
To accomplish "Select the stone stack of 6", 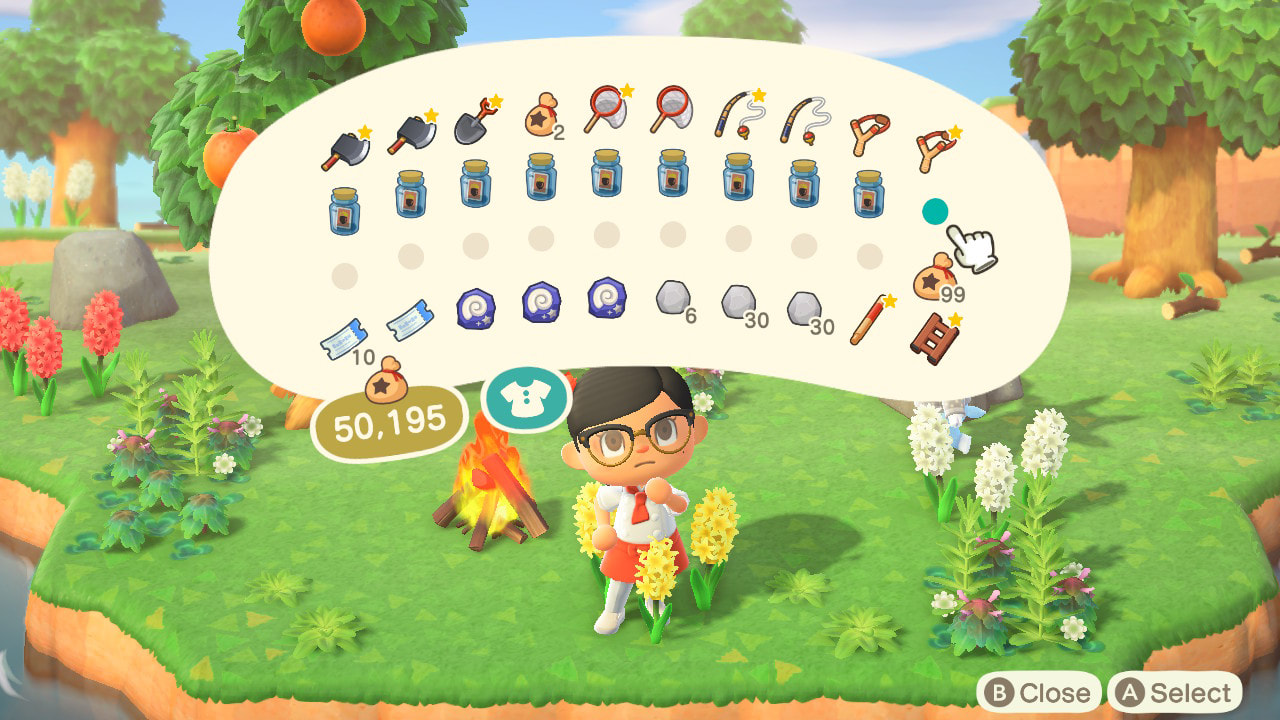I will (672, 297).
